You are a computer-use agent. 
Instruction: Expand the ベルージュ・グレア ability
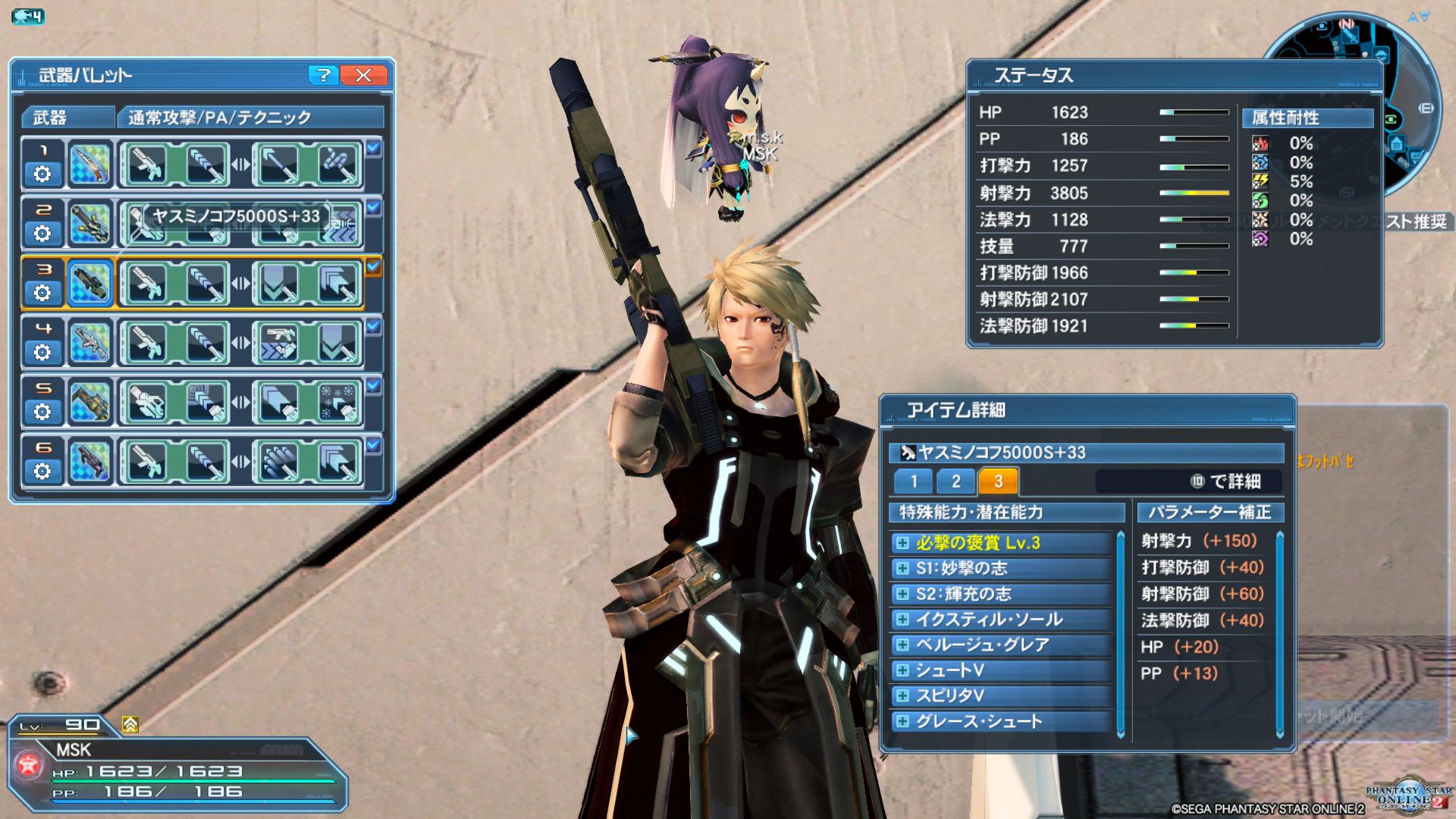tap(902, 645)
